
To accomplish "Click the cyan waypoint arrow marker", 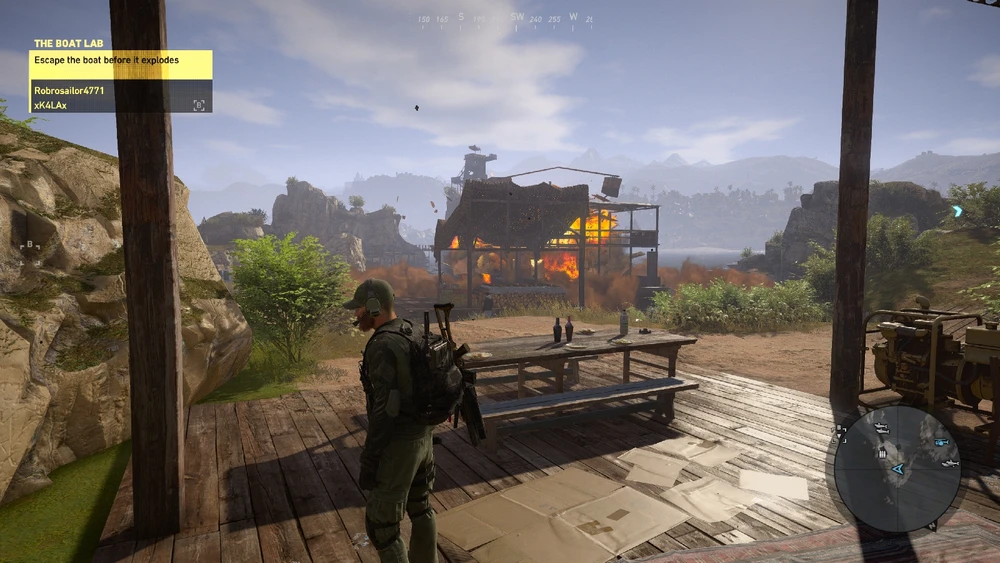I will coord(957,211).
